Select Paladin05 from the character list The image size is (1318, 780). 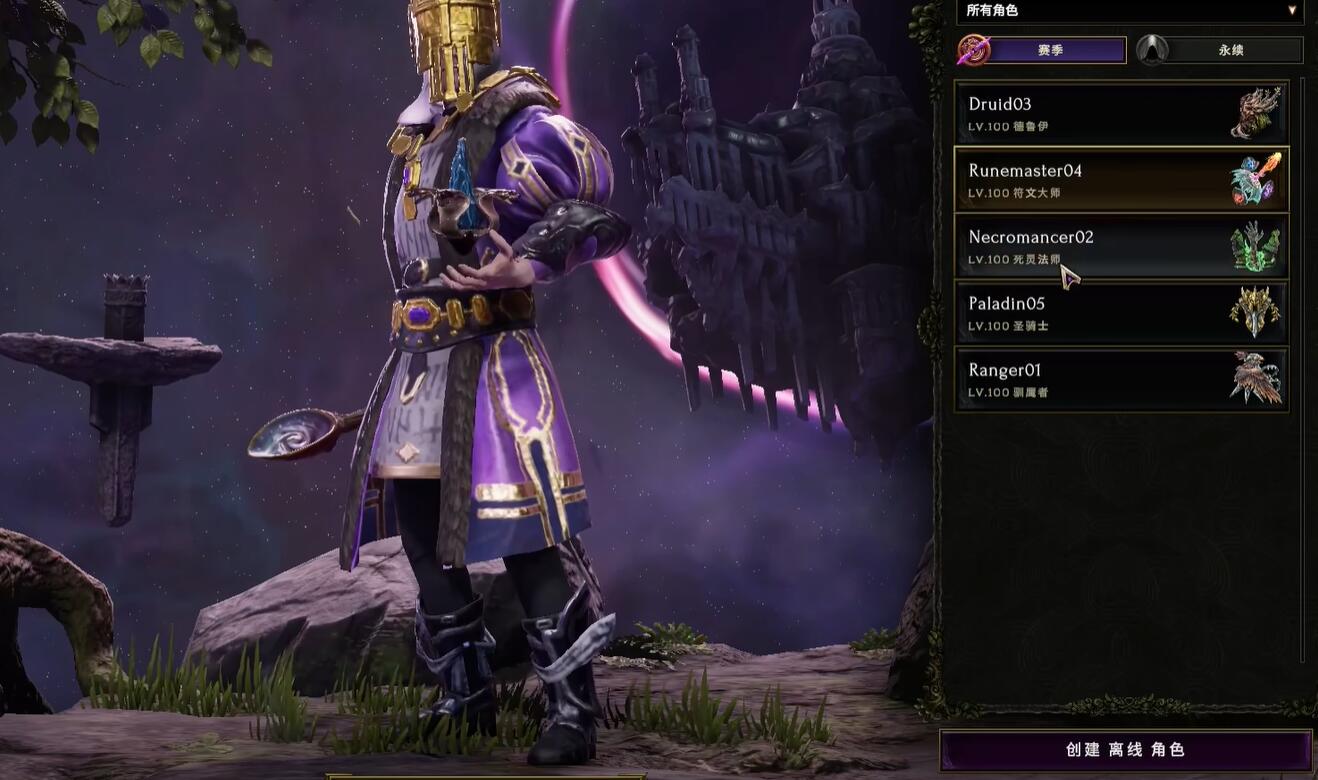pos(1120,313)
